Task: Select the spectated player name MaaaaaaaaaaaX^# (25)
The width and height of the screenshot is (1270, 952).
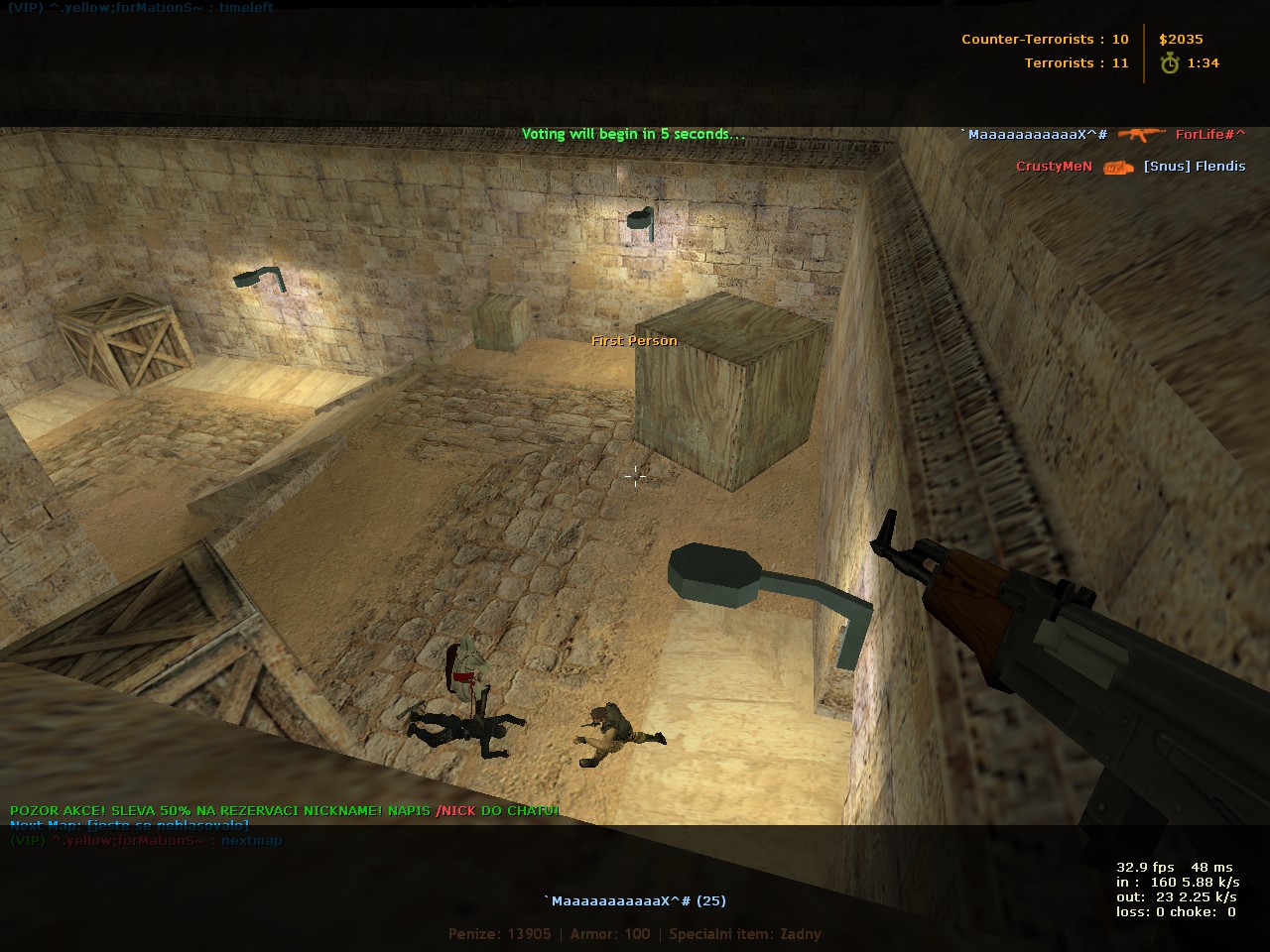Action: [x=635, y=900]
